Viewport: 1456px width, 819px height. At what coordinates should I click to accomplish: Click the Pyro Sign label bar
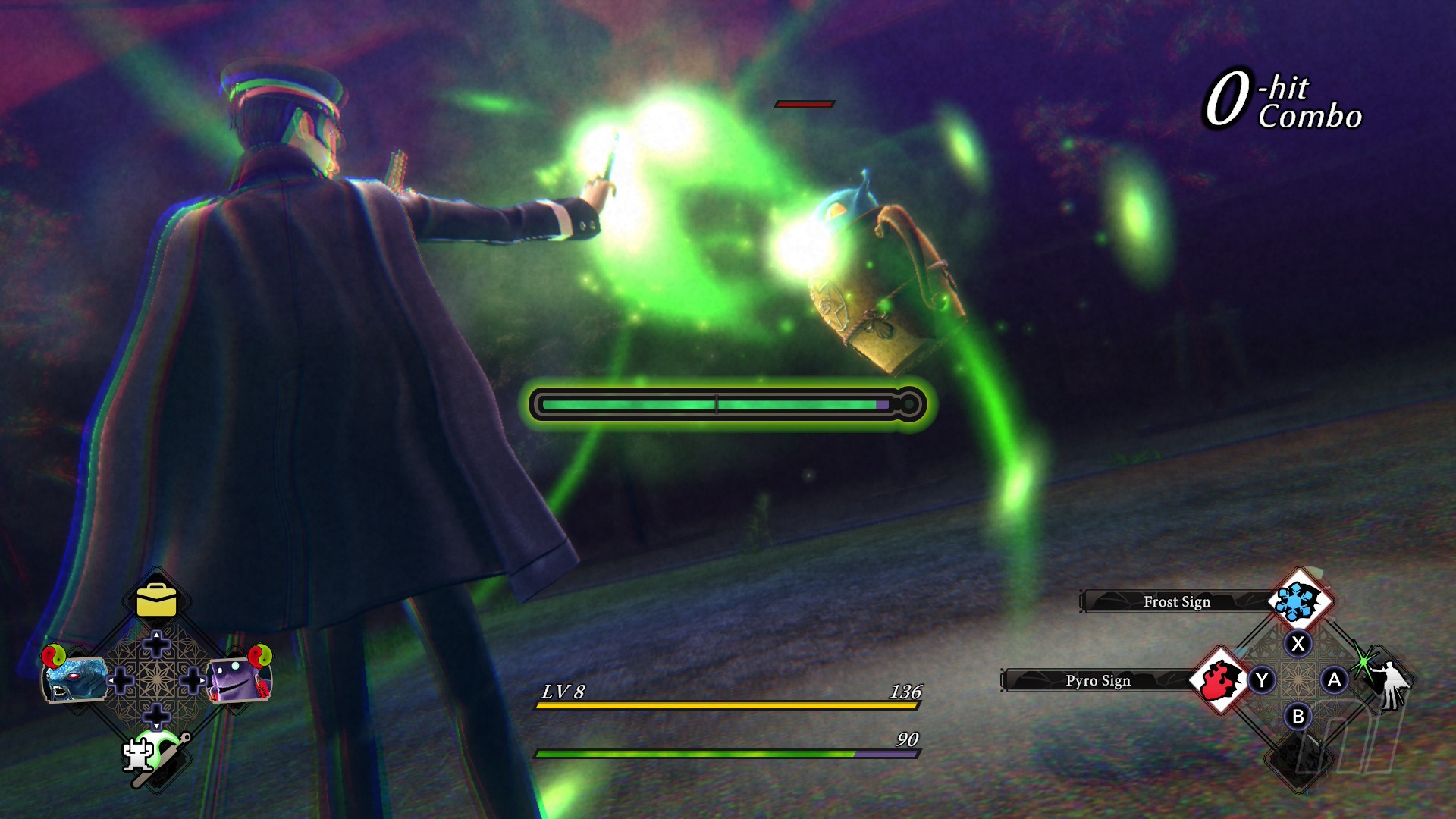pyautogui.click(x=1097, y=680)
